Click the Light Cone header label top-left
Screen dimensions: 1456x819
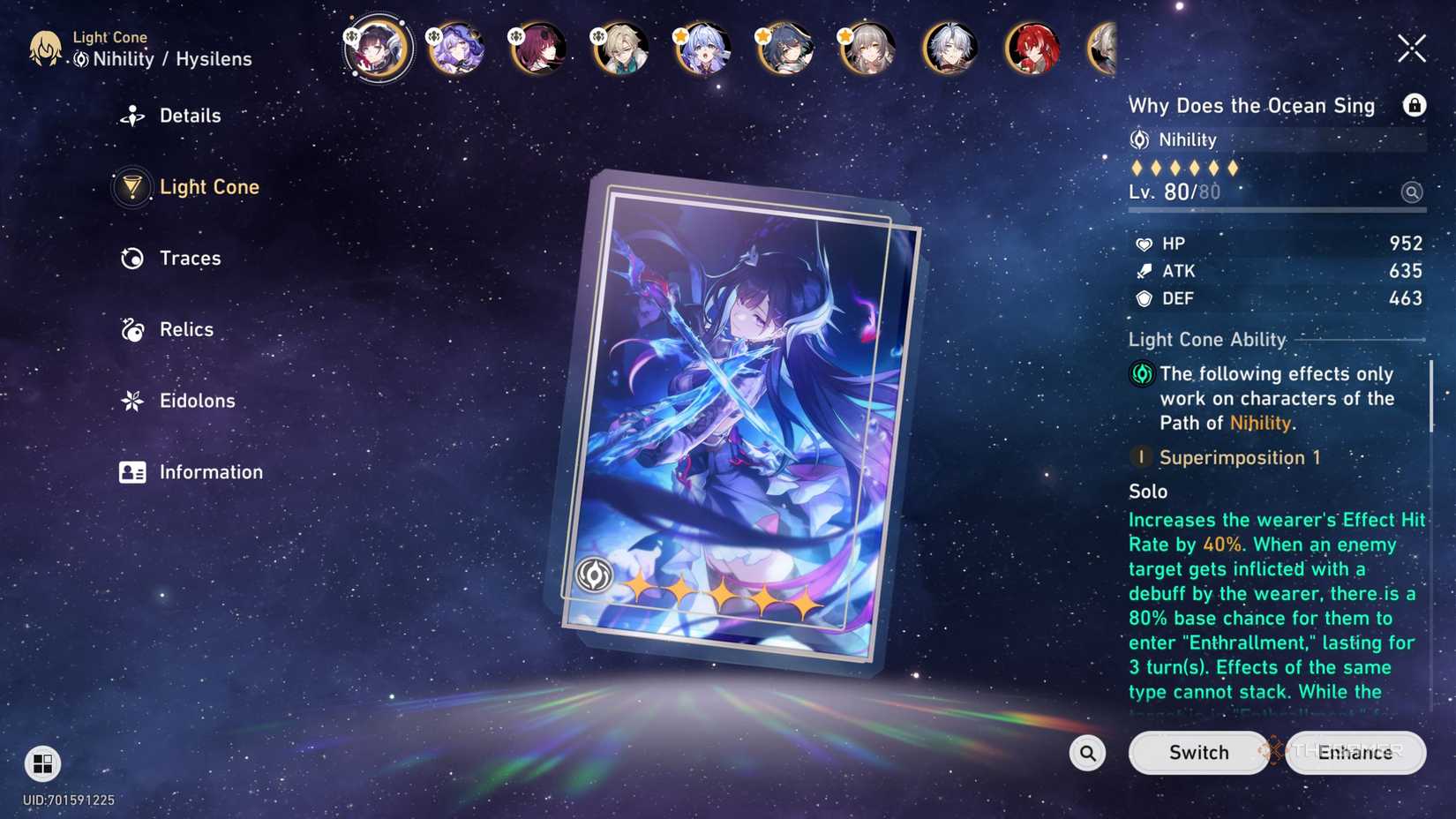110,38
